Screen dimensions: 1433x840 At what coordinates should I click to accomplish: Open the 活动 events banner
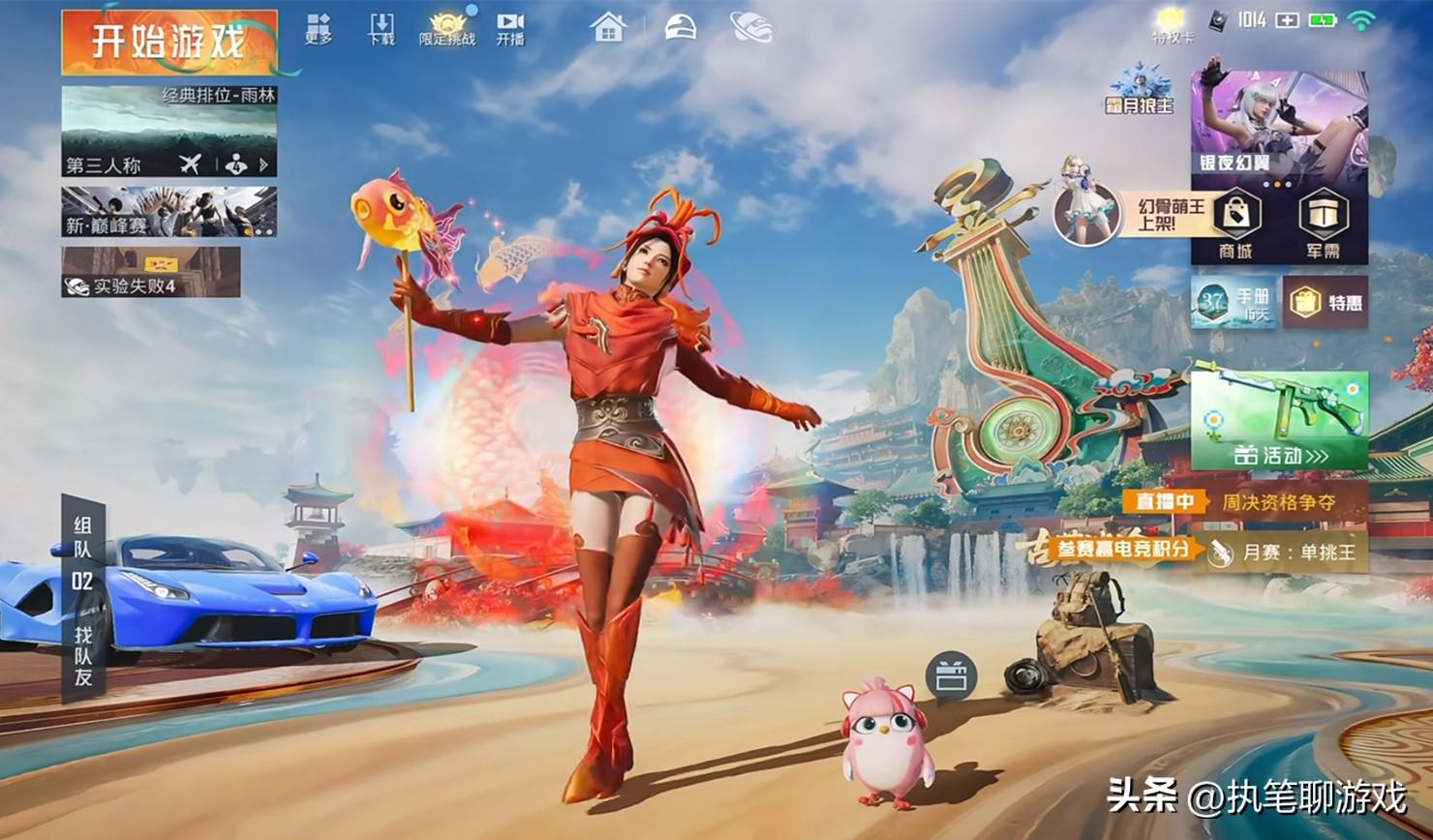click(x=1279, y=421)
